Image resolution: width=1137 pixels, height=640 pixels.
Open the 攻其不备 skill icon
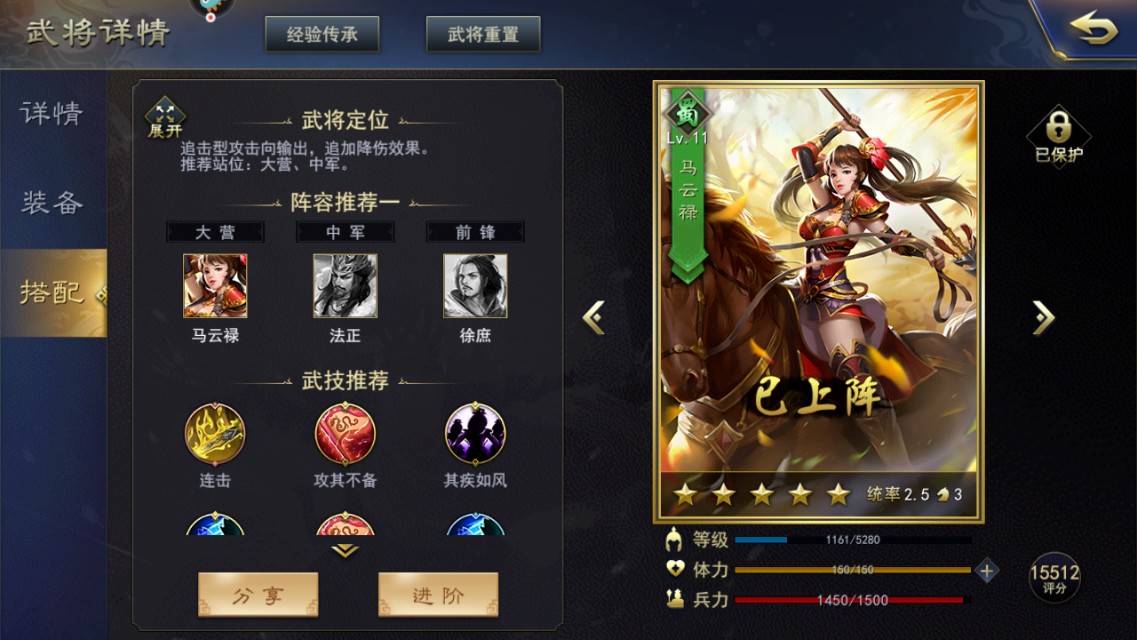(x=345, y=434)
